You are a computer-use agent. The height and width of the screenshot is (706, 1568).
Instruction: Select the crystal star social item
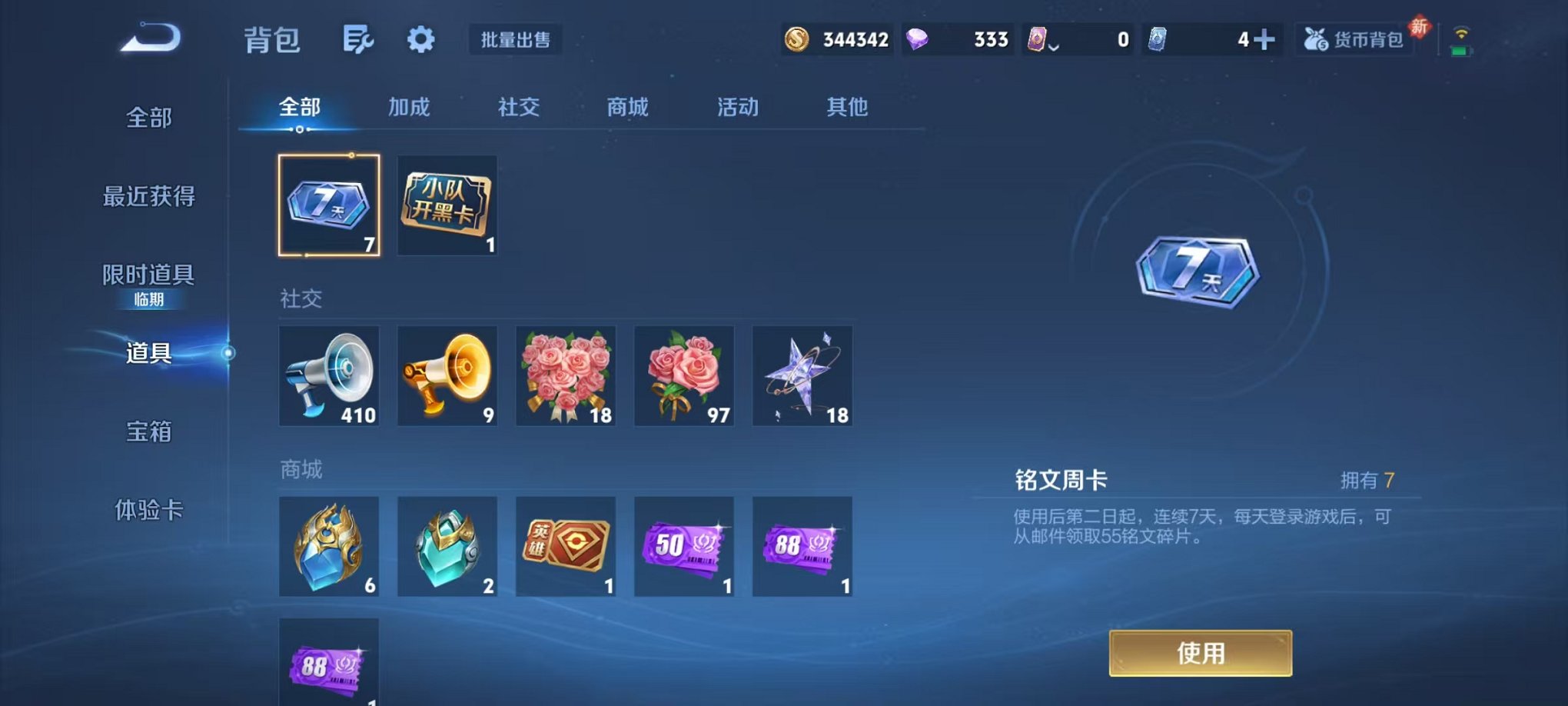coord(802,376)
